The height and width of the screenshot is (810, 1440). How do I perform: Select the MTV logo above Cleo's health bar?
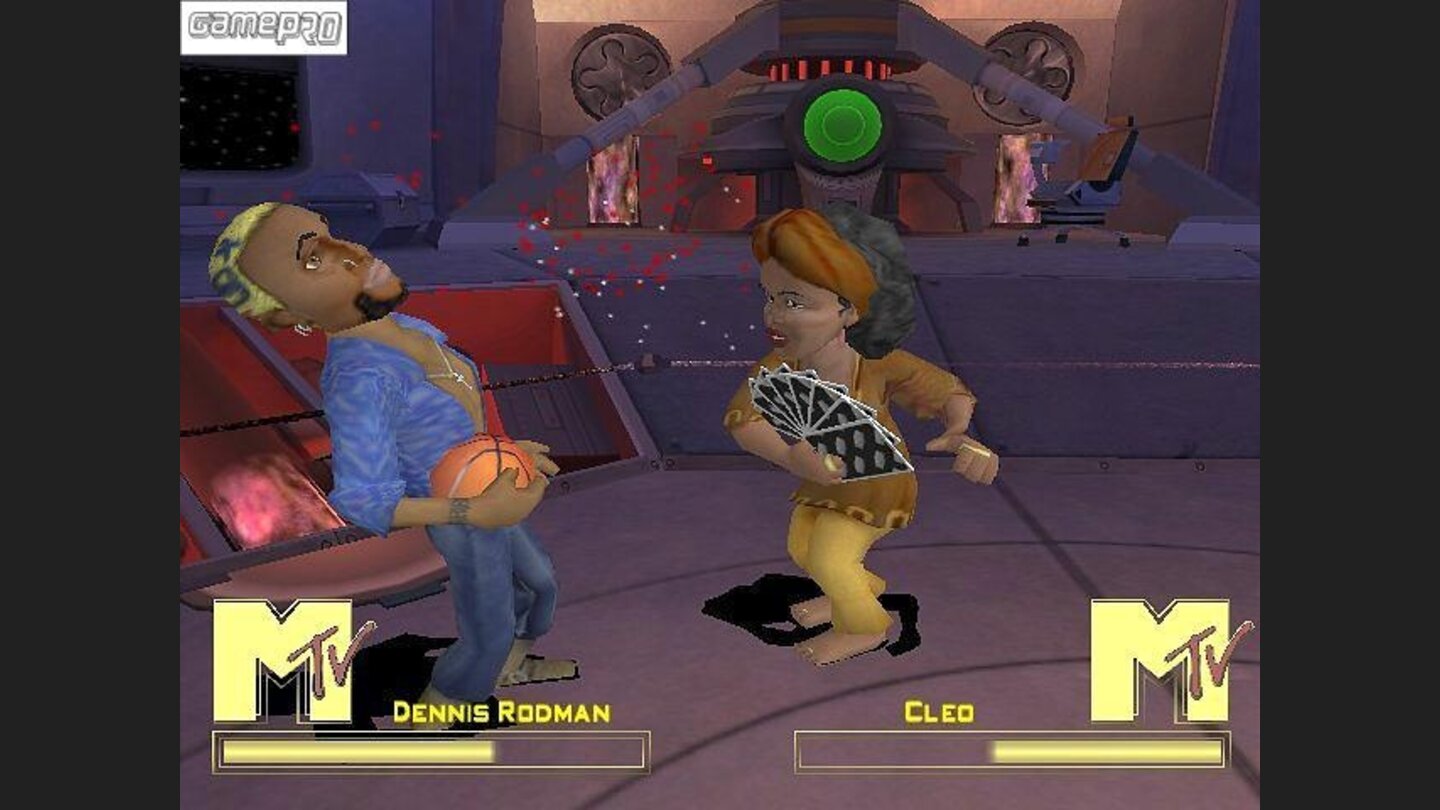click(1168, 660)
